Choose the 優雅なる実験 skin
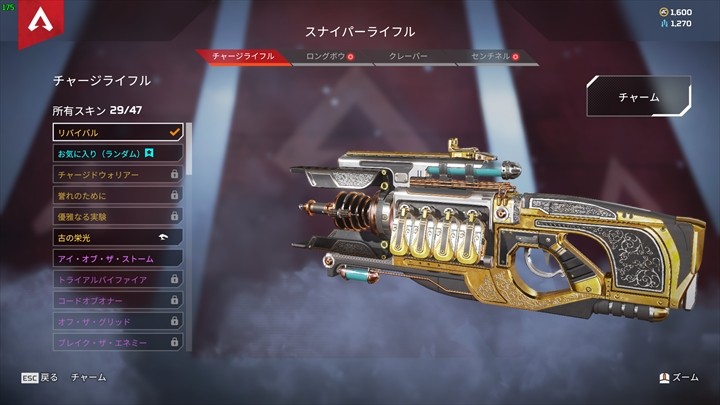The height and width of the screenshot is (405, 720). [x=117, y=216]
